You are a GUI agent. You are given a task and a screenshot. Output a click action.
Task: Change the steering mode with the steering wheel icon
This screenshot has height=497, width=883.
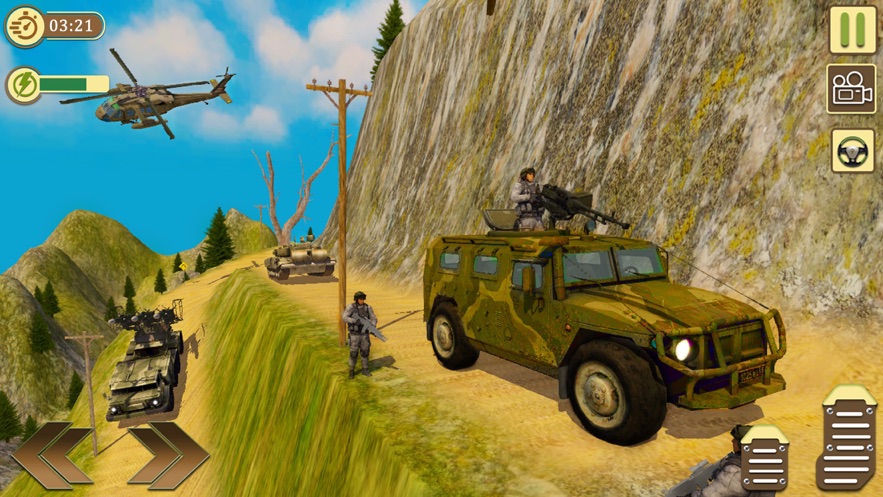pyautogui.click(x=852, y=150)
